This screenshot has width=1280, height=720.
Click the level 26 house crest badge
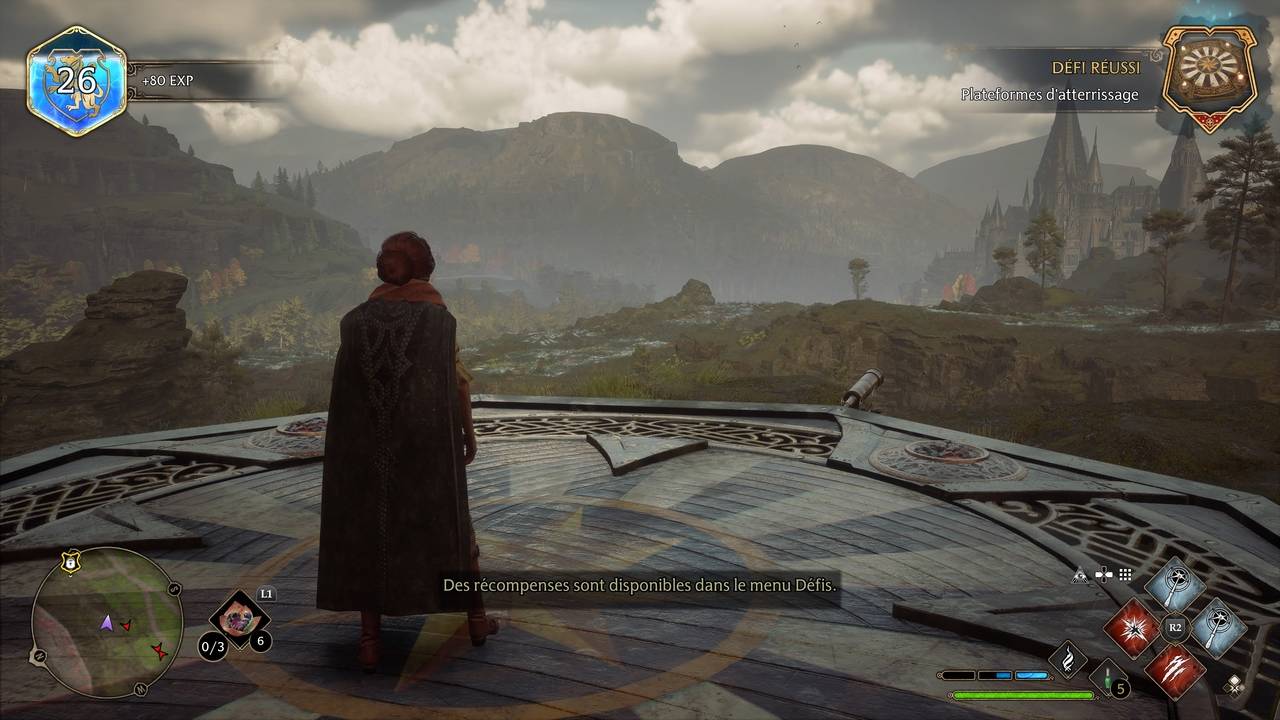click(76, 80)
